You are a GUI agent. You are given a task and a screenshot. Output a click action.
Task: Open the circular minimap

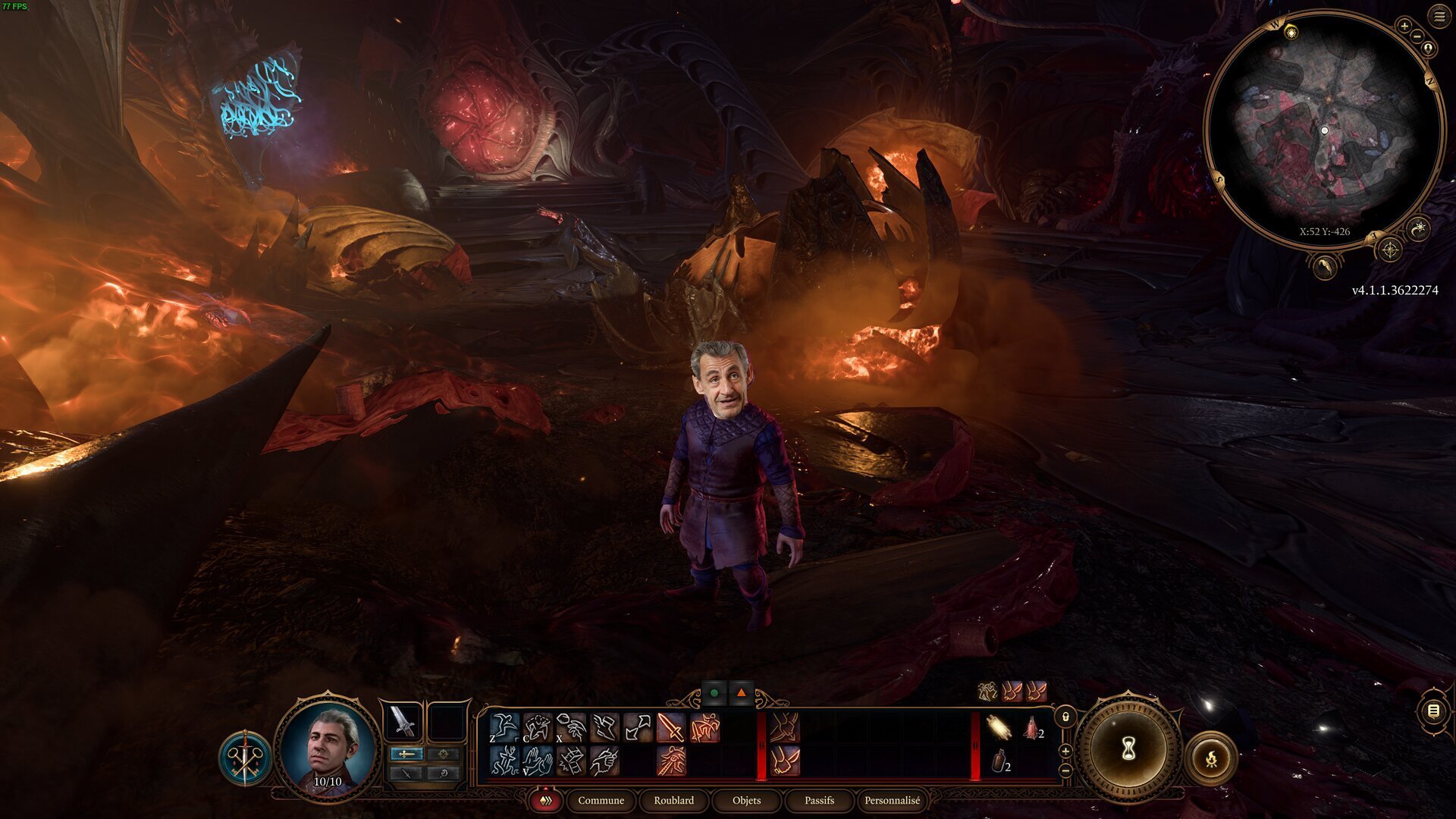(1323, 129)
